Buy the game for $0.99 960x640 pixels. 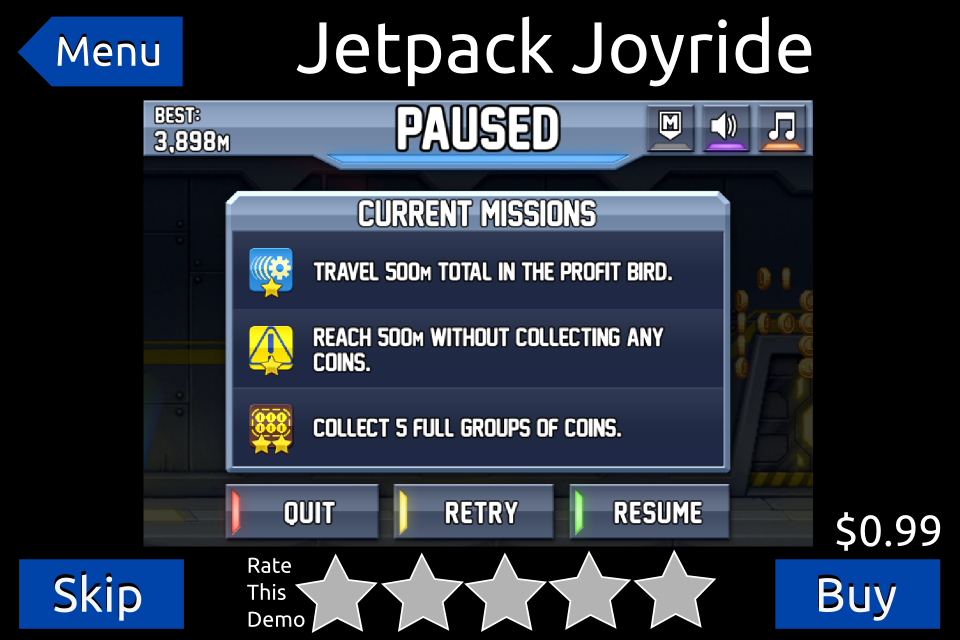coord(857,594)
